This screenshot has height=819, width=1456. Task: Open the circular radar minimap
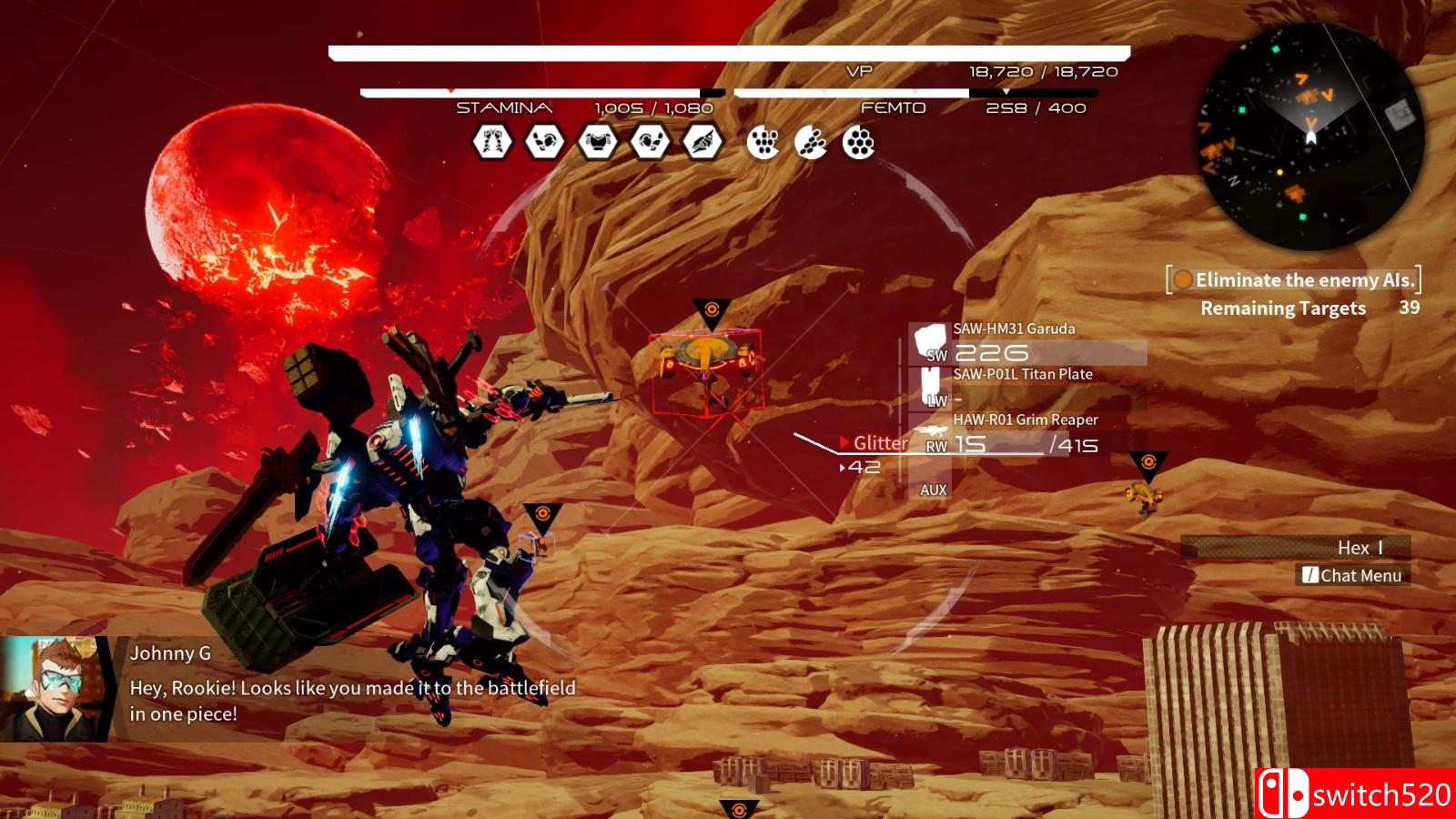click(x=1309, y=137)
